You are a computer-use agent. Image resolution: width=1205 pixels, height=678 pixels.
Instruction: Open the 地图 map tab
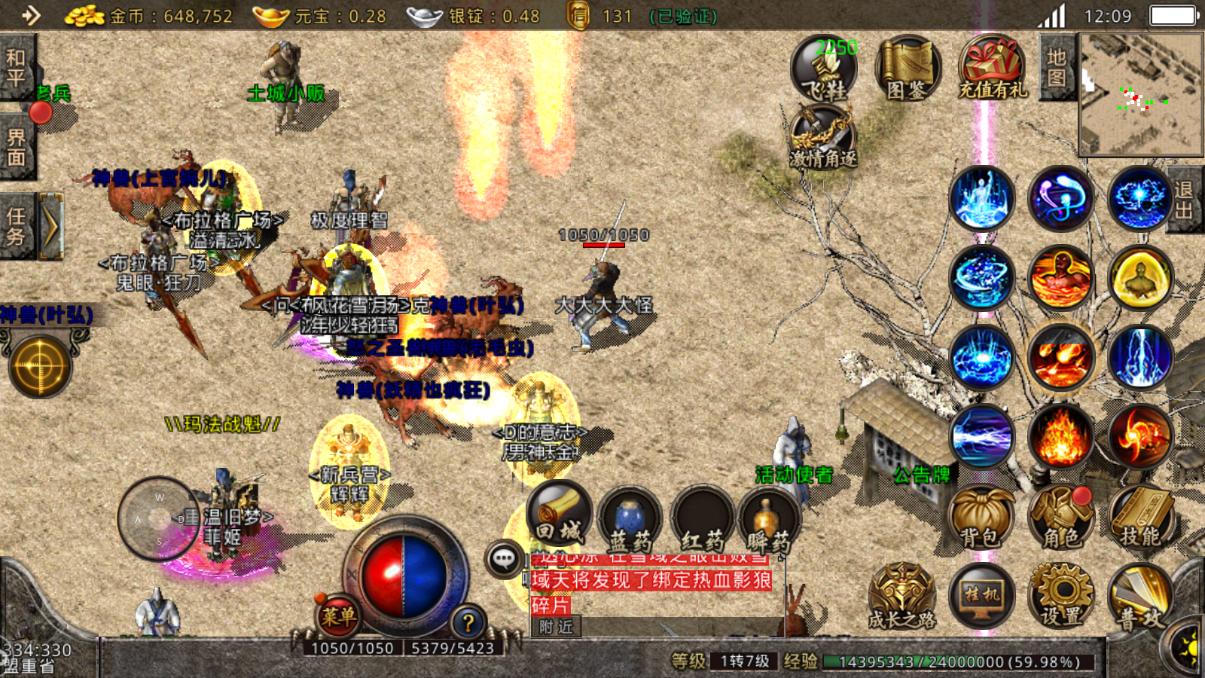1057,67
